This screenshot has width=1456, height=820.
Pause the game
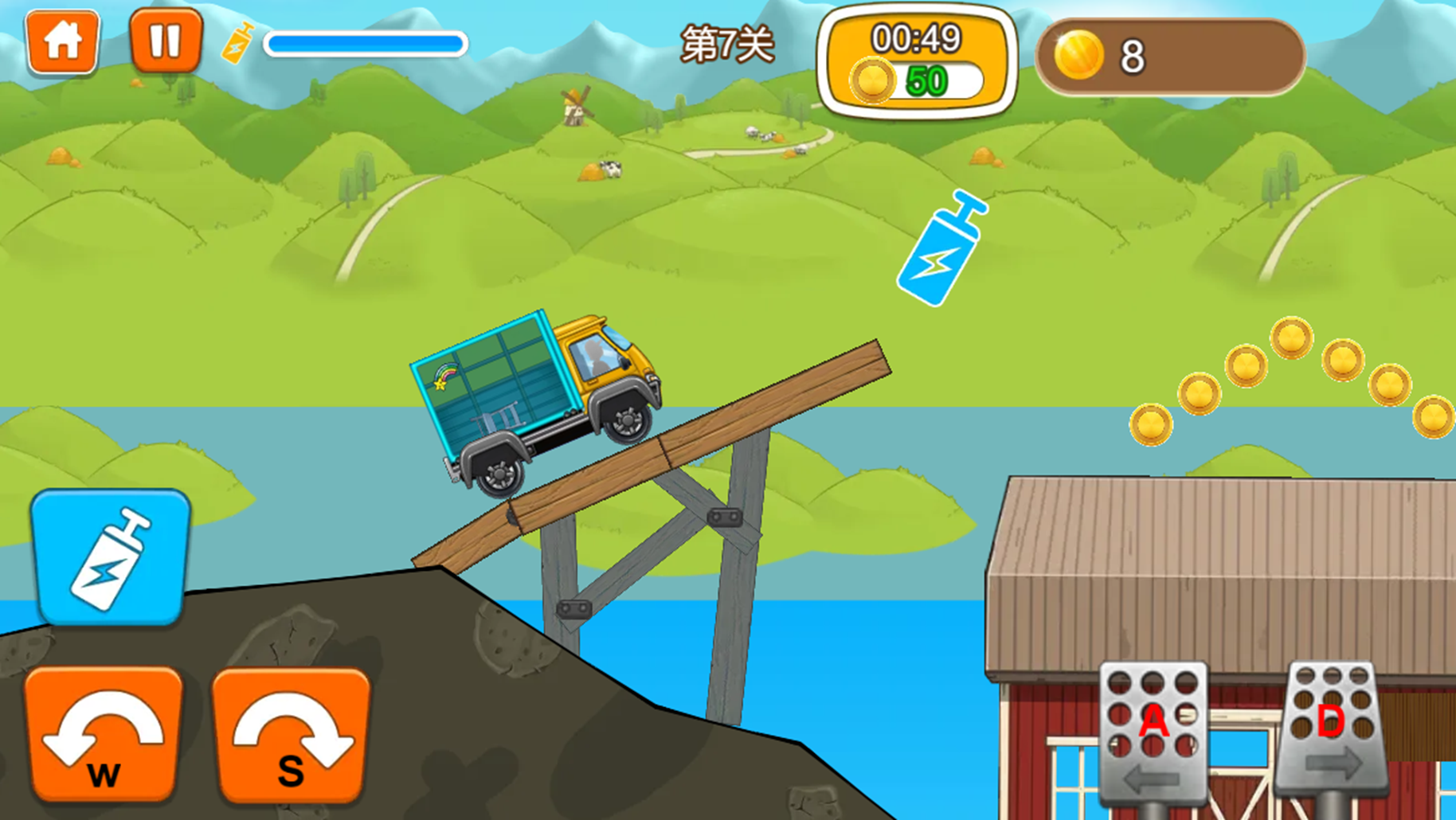(166, 41)
